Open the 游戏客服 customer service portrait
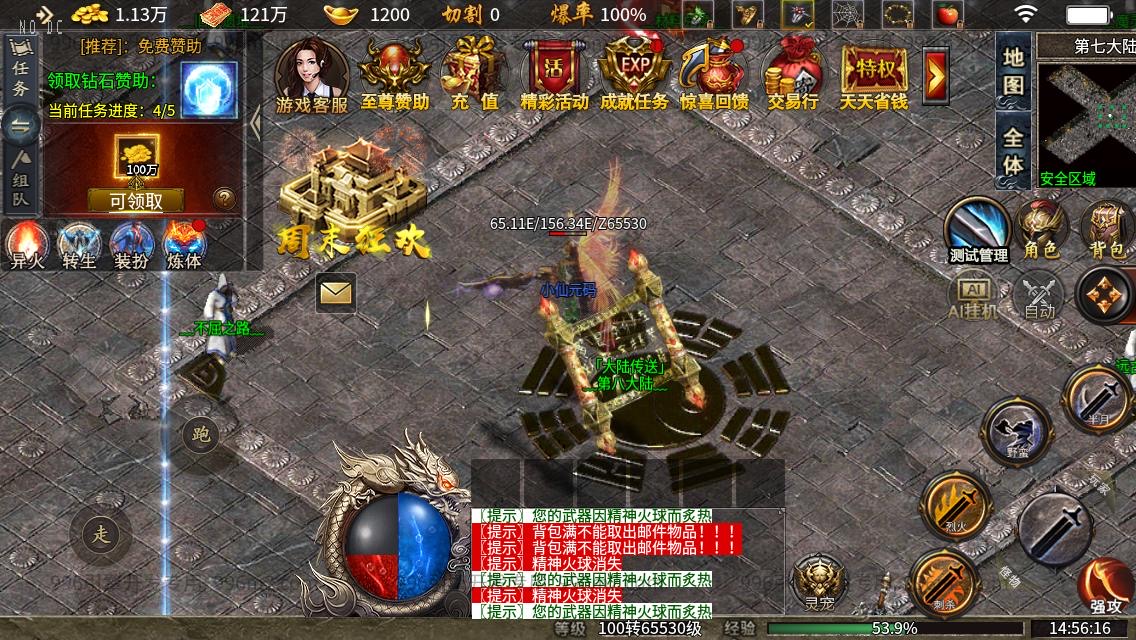Image resolution: width=1136 pixels, height=640 pixels. 311,70
